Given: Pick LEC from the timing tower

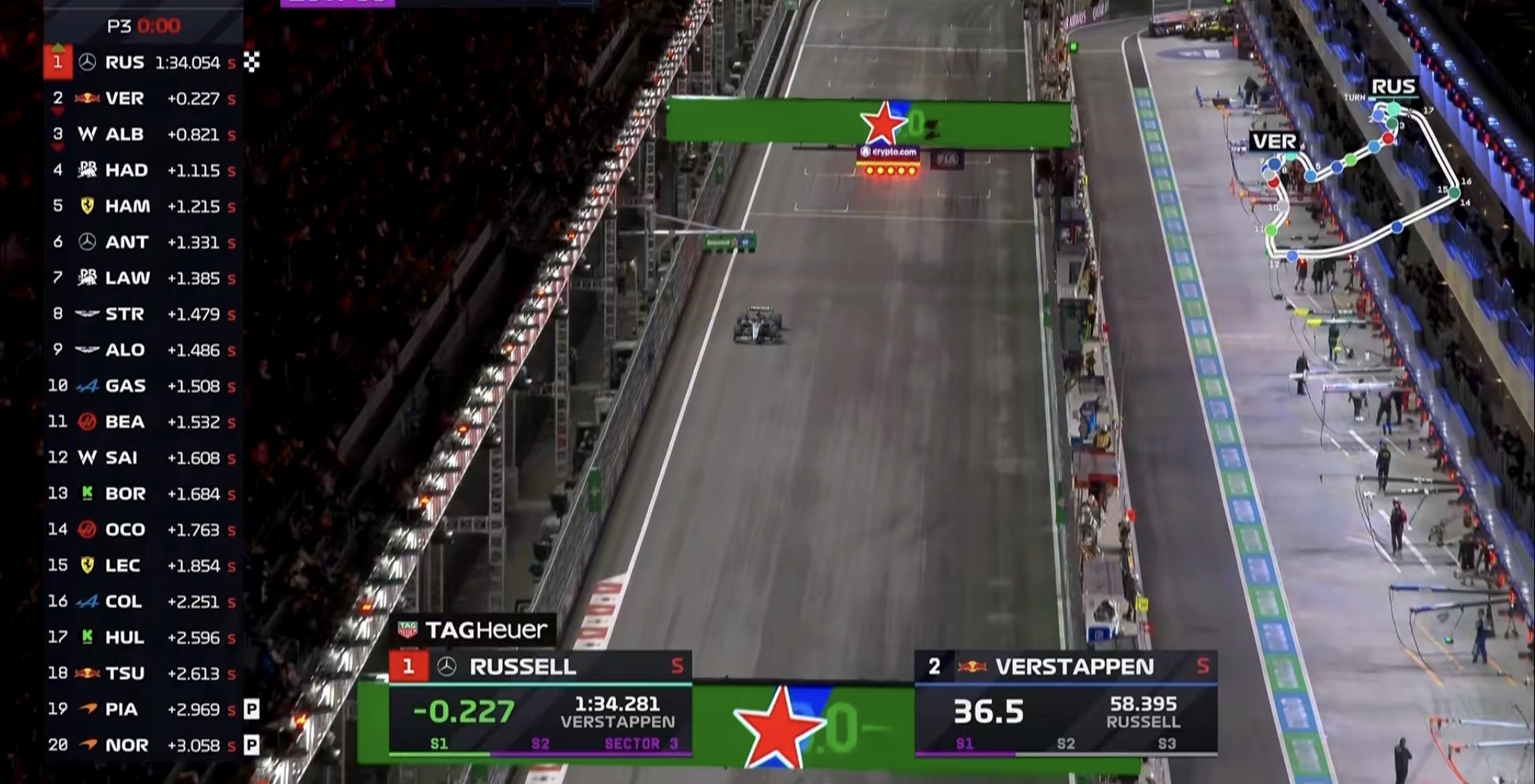Looking at the screenshot, I should [x=143, y=566].
